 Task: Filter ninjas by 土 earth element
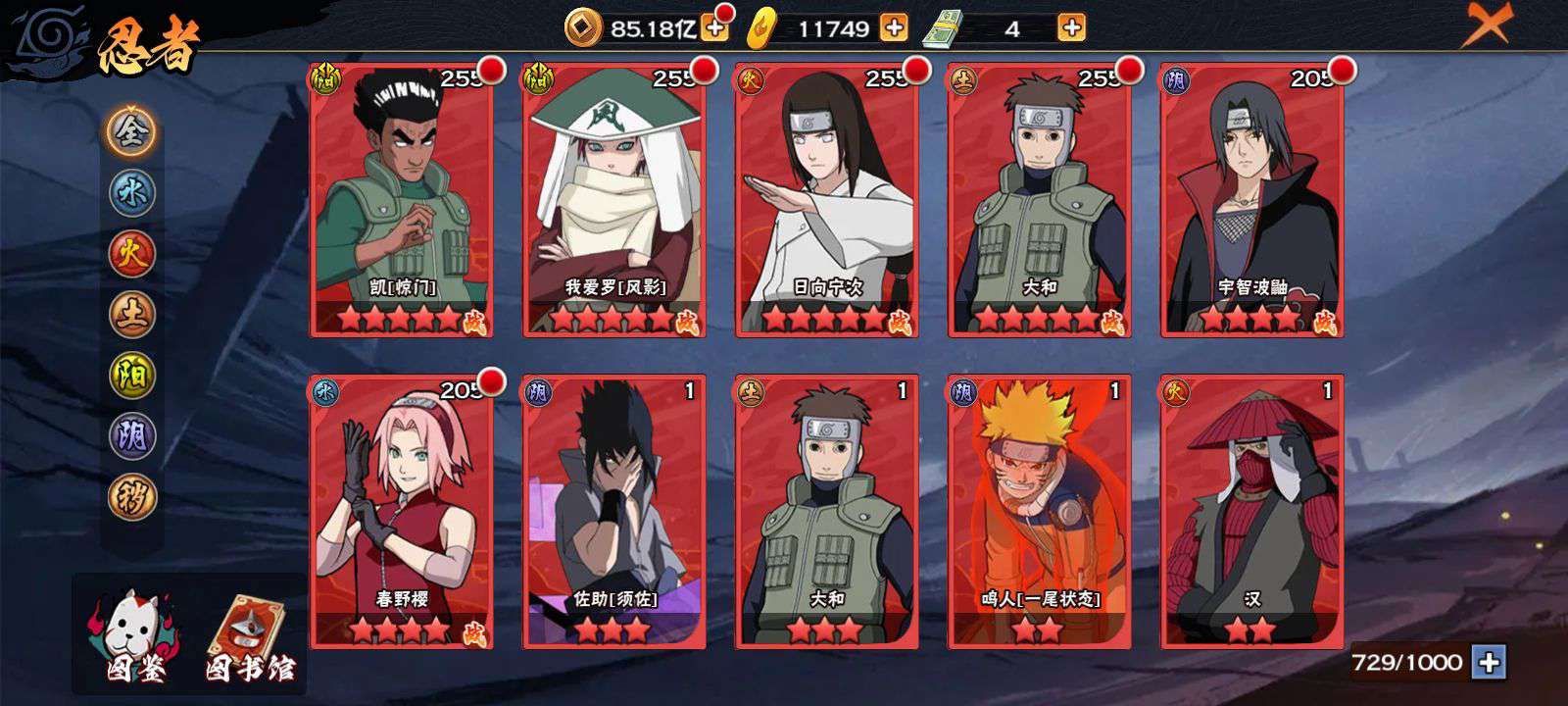pos(131,314)
